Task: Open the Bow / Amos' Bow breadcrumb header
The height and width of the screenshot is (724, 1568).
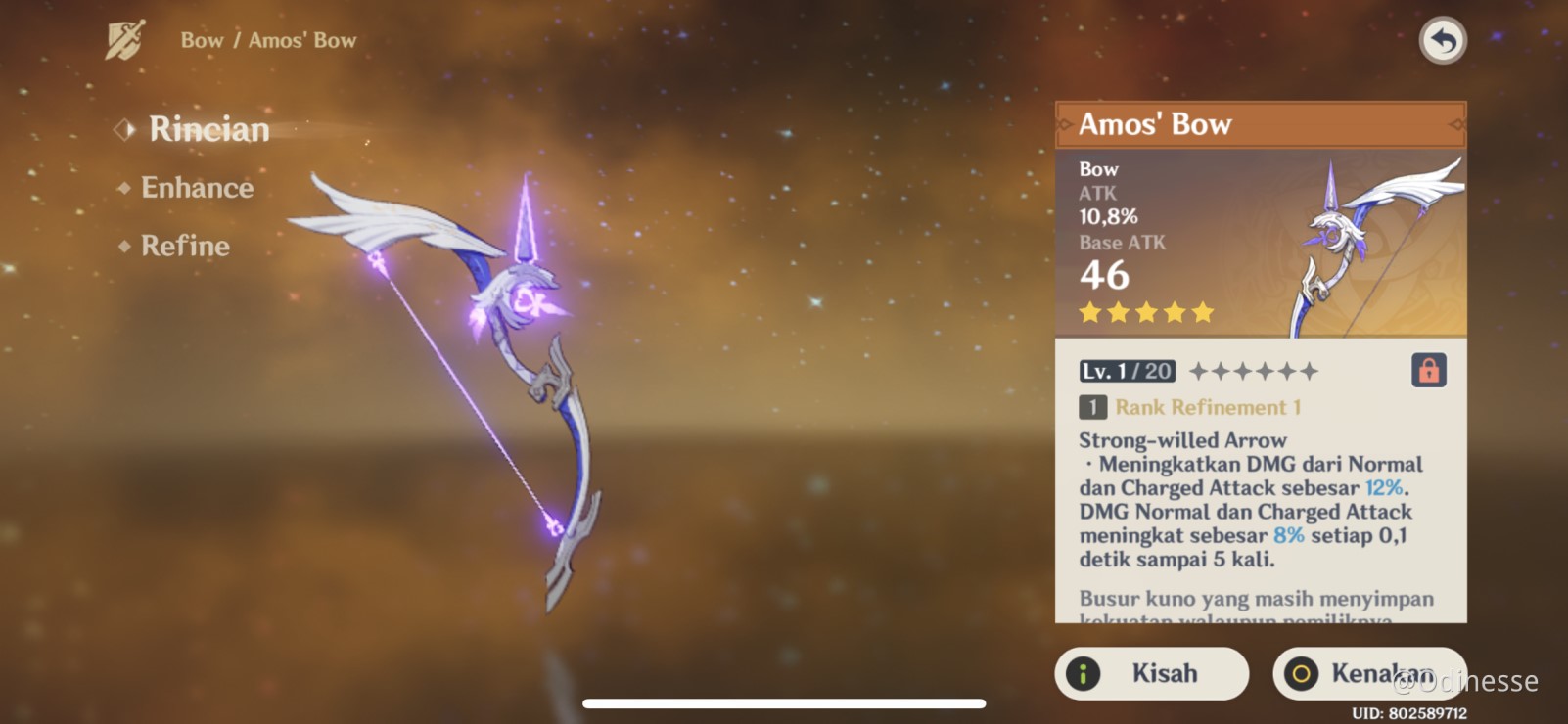Action: (x=267, y=39)
